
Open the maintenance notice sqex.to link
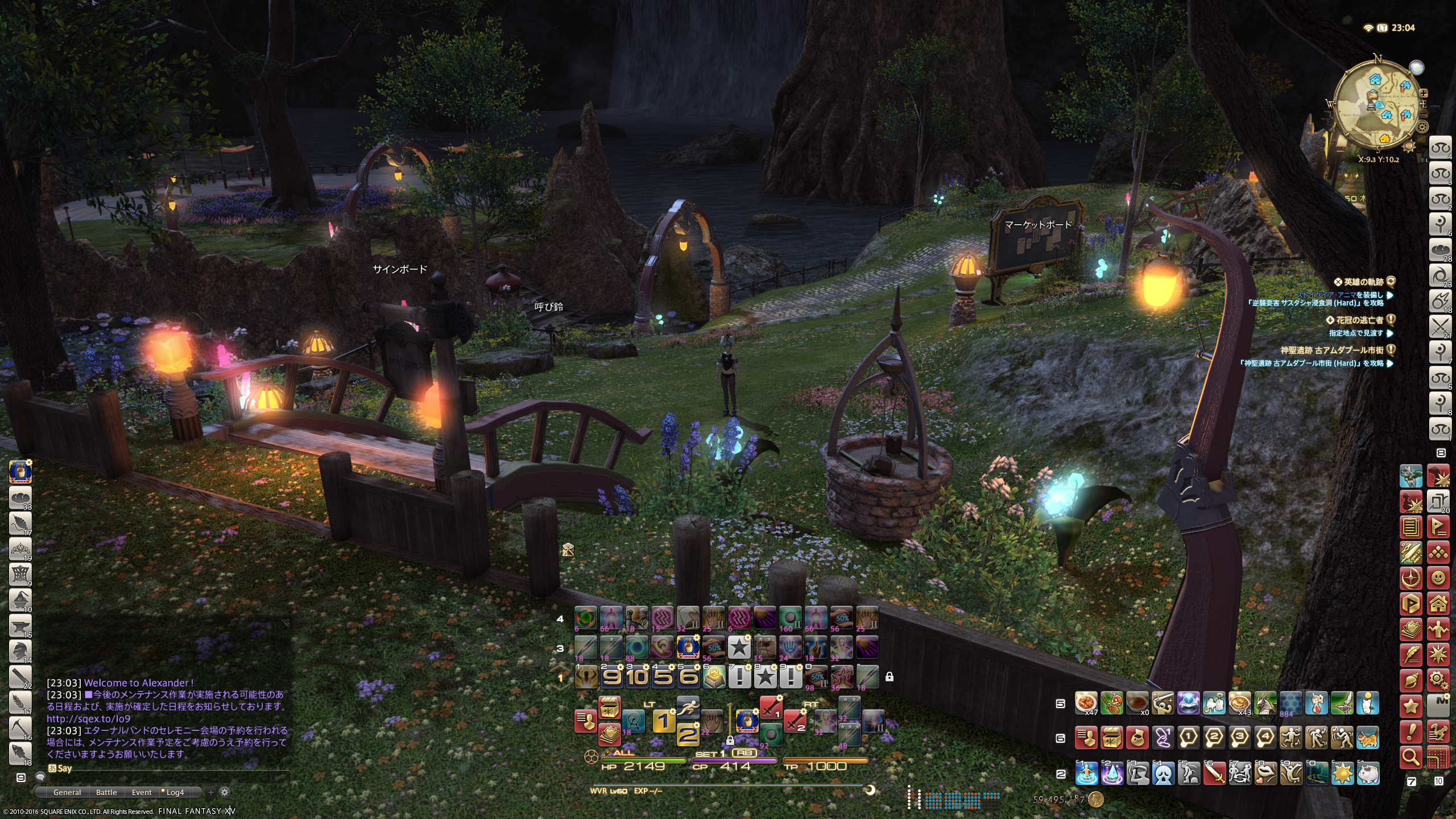pyautogui.click(x=88, y=718)
